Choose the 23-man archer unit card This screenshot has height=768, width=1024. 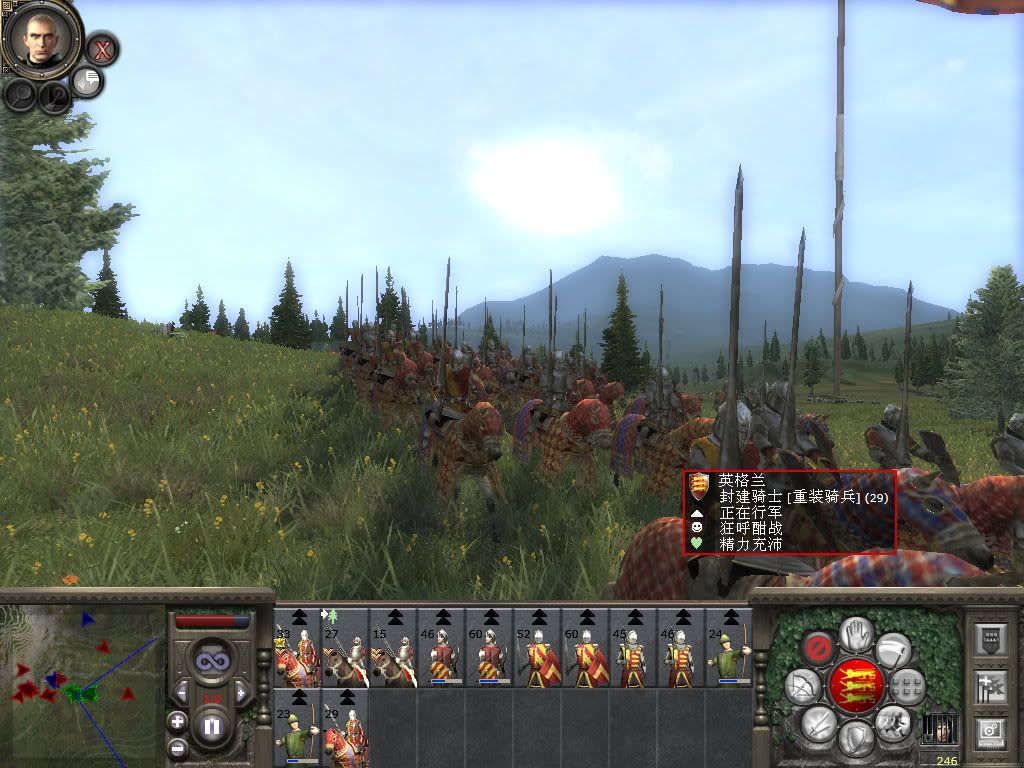point(297,730)
